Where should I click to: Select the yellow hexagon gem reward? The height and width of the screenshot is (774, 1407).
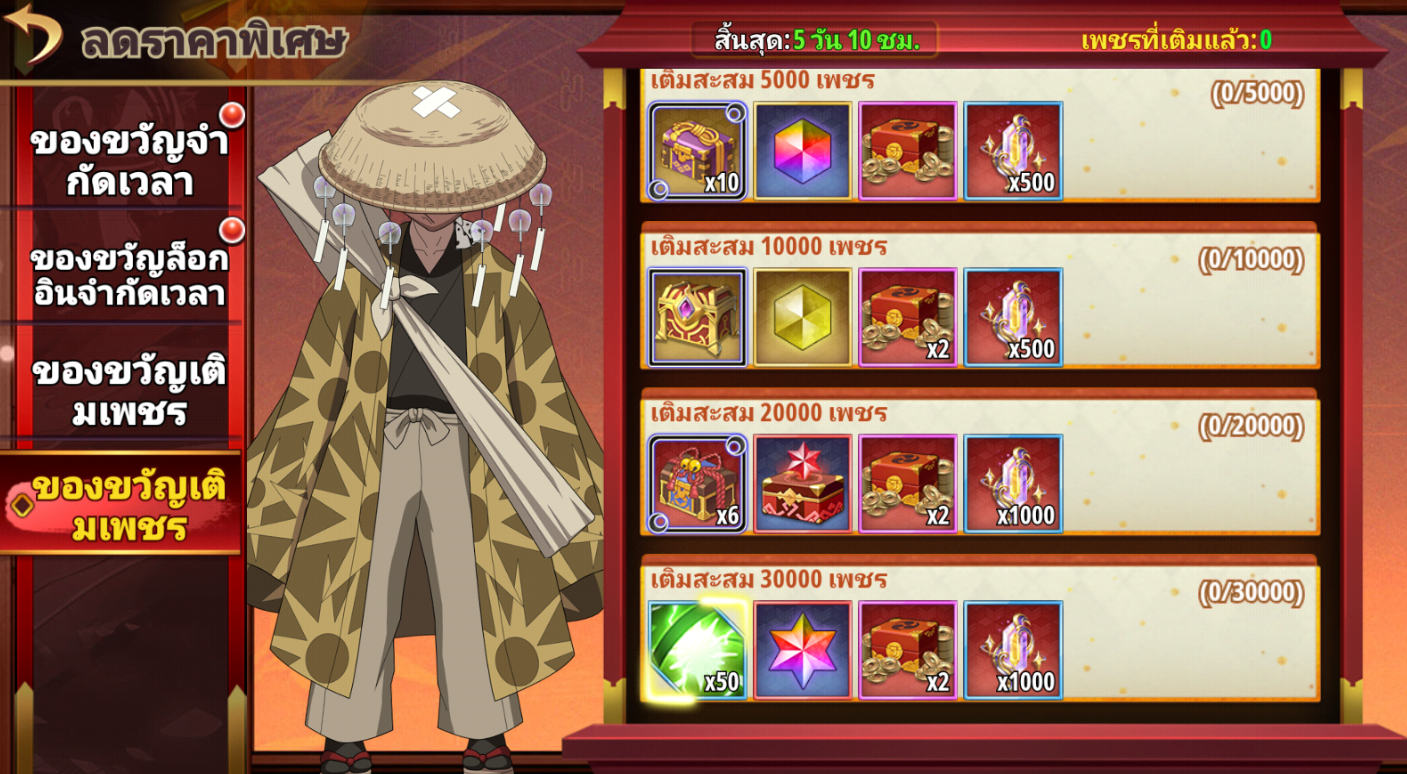point(803,317)
